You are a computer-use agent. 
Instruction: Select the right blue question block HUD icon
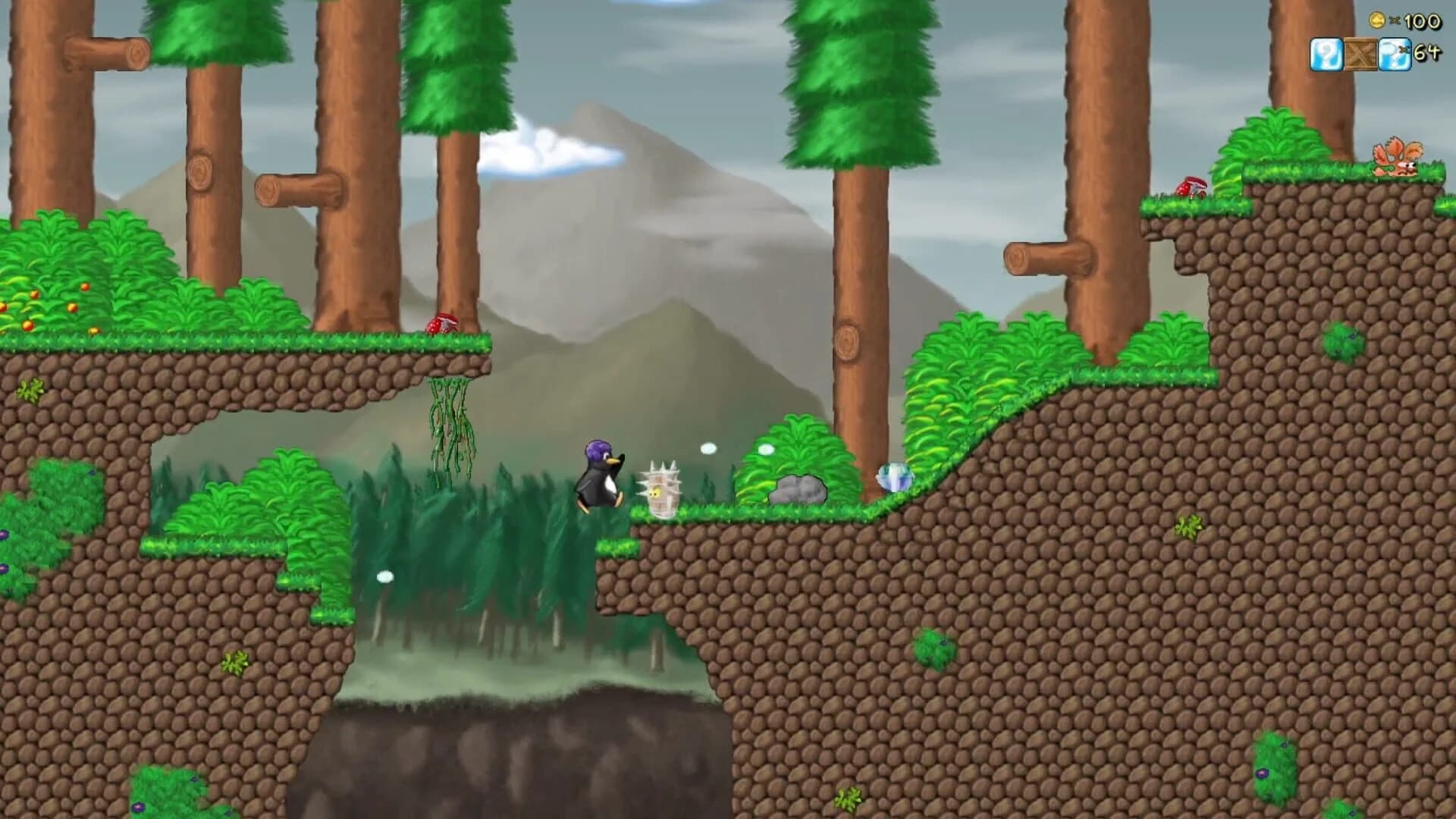point(1394,55)
